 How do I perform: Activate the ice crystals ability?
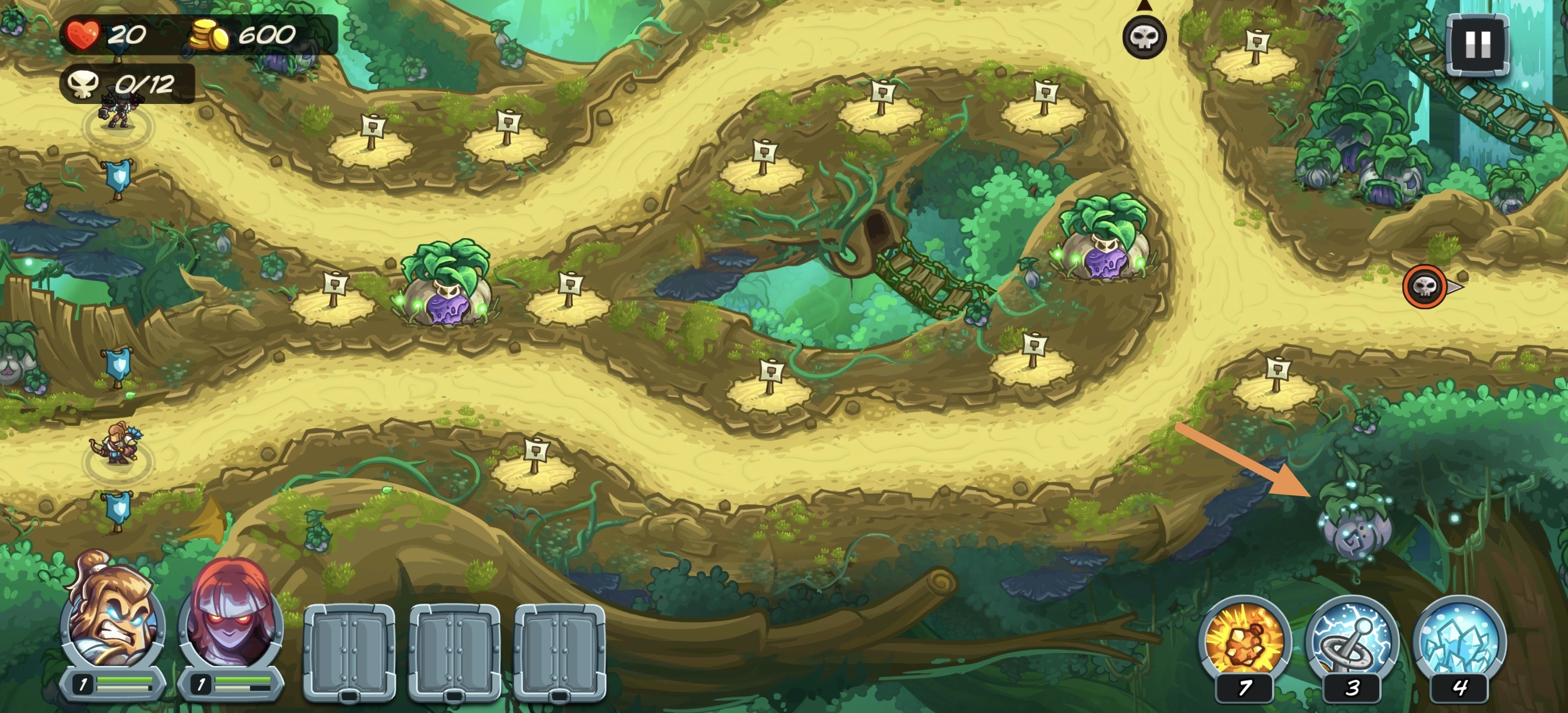pyautogui.click(x=1459, y=640)
